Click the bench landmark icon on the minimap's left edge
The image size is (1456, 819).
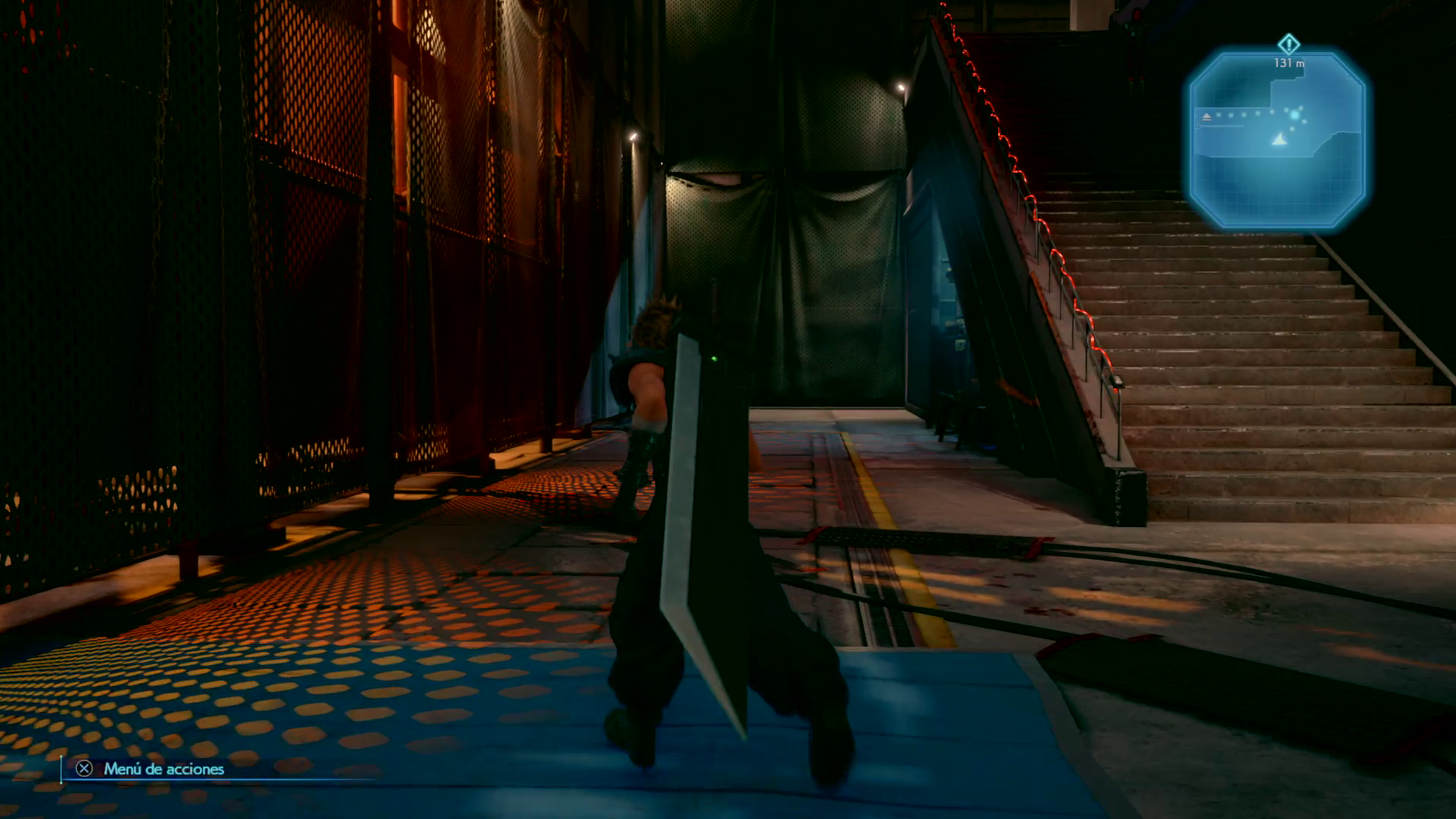[1207, 117]
